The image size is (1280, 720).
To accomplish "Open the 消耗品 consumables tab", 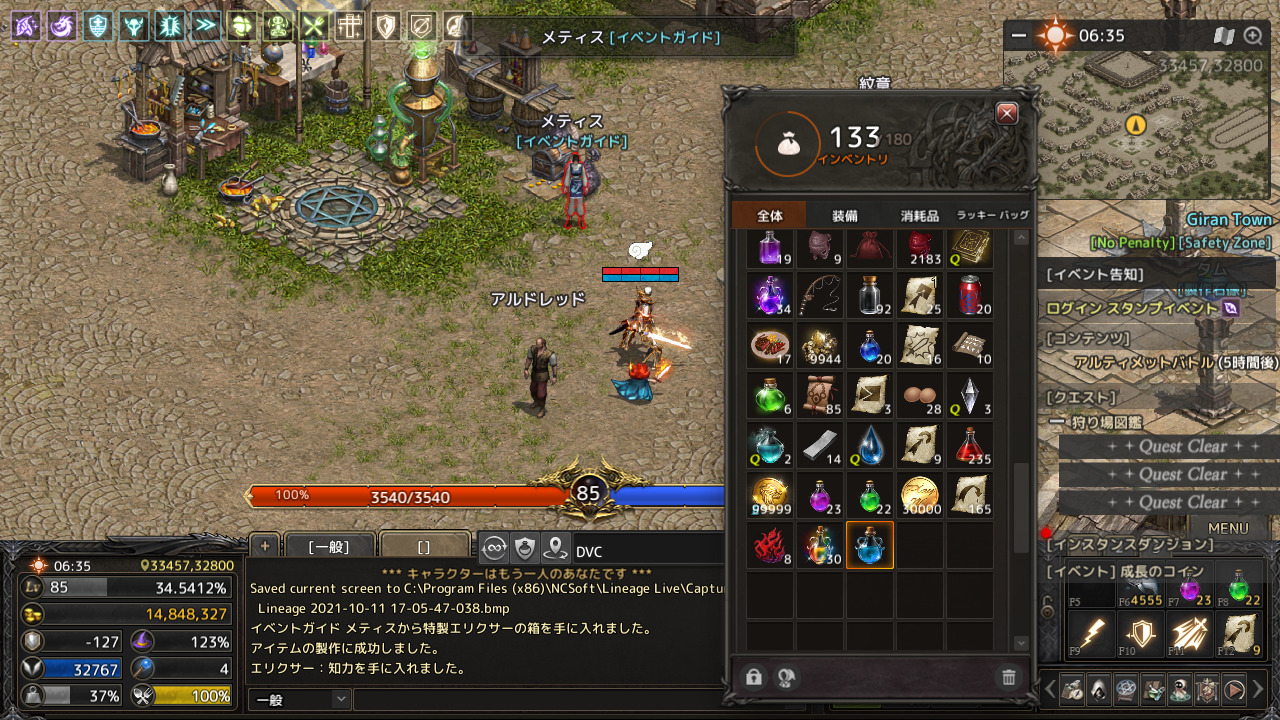I will (x=919, y=216).
